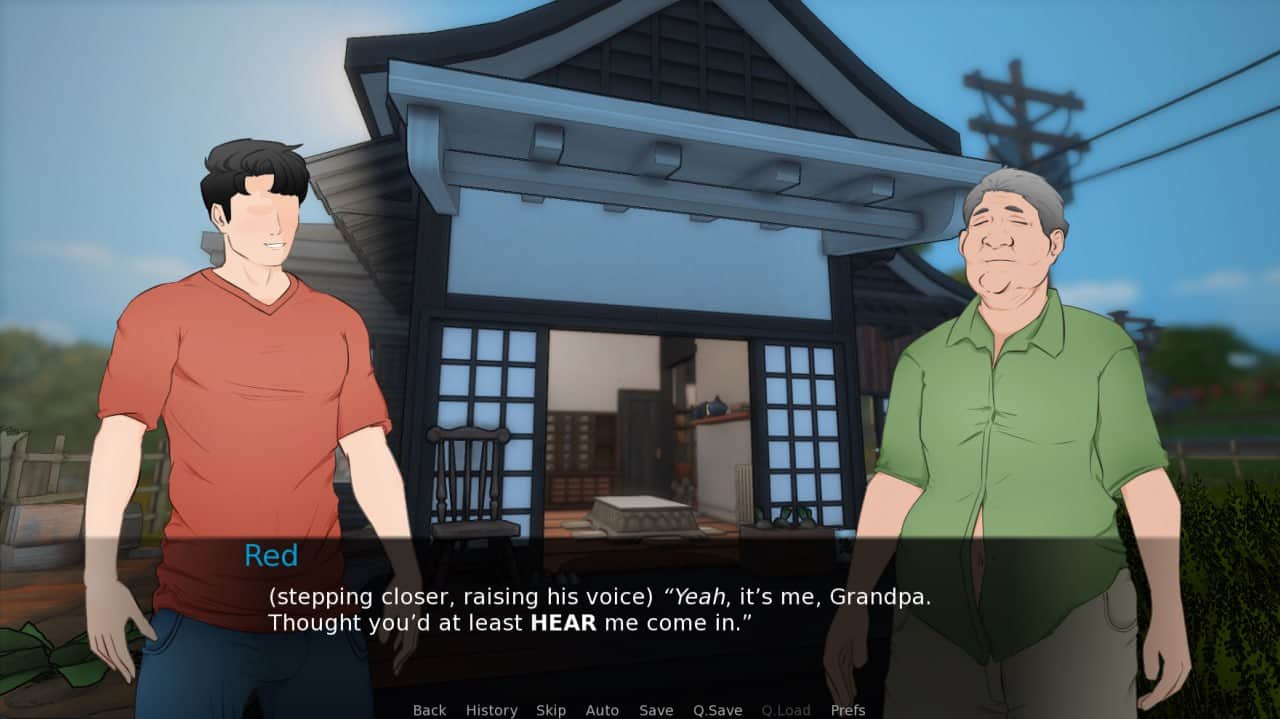
Task: Toggle Auto-advance mode
Action: click(x=602, y=710)
